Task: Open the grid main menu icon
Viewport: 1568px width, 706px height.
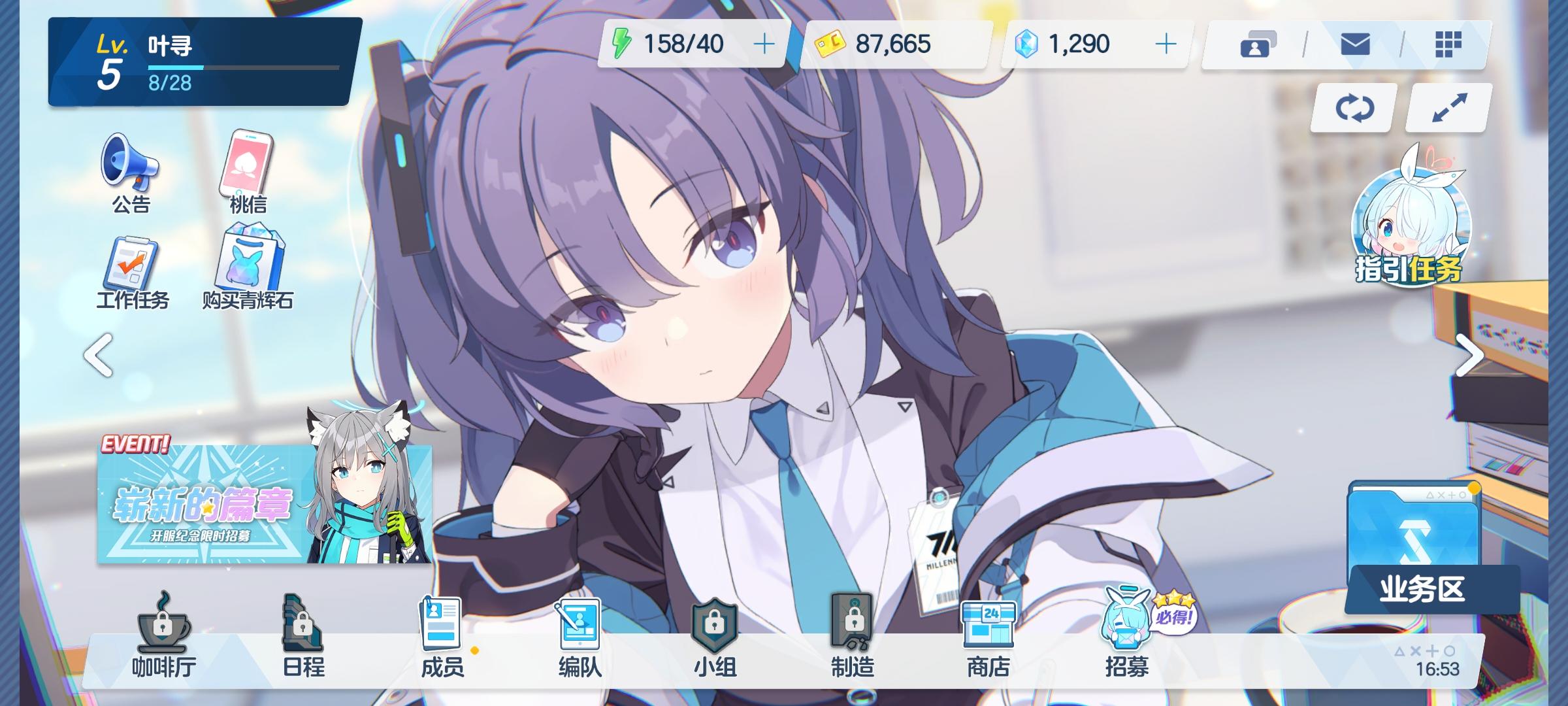Action: pos(1447,44)
